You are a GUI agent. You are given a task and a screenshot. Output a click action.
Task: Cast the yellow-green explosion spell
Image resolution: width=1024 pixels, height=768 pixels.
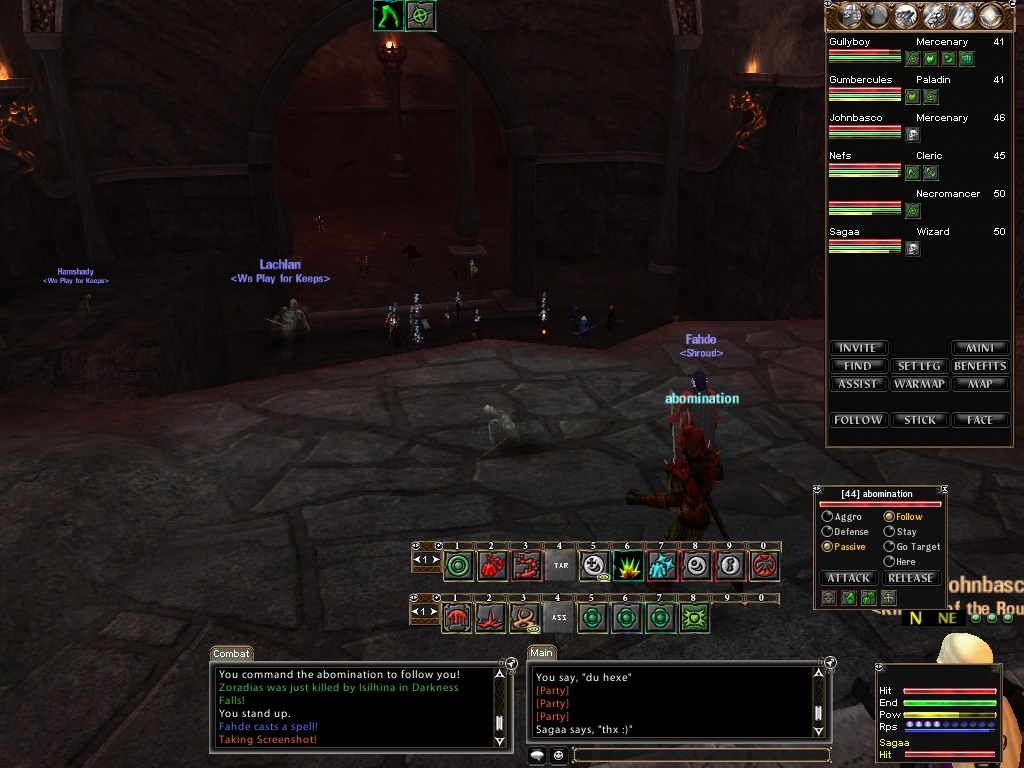628,566
